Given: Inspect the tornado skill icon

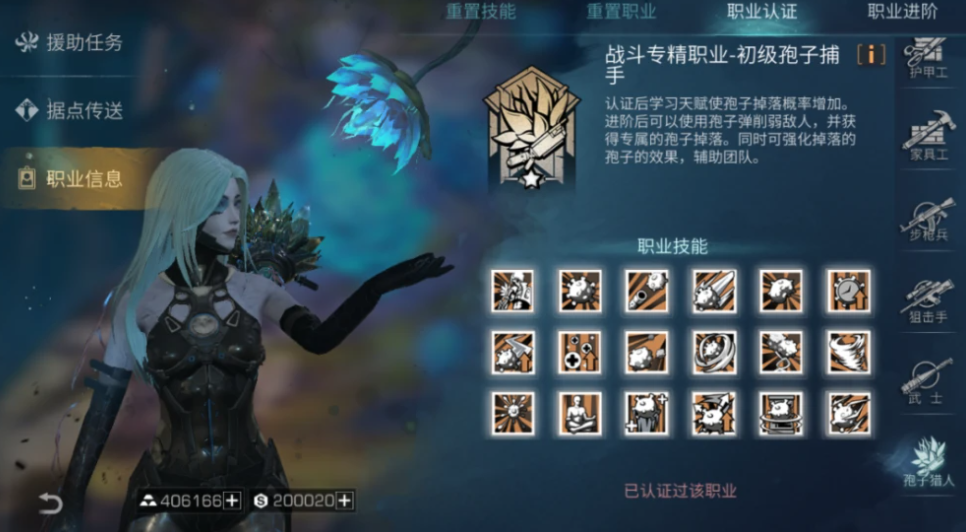Looking at the screenshot, I should [848, 352].
